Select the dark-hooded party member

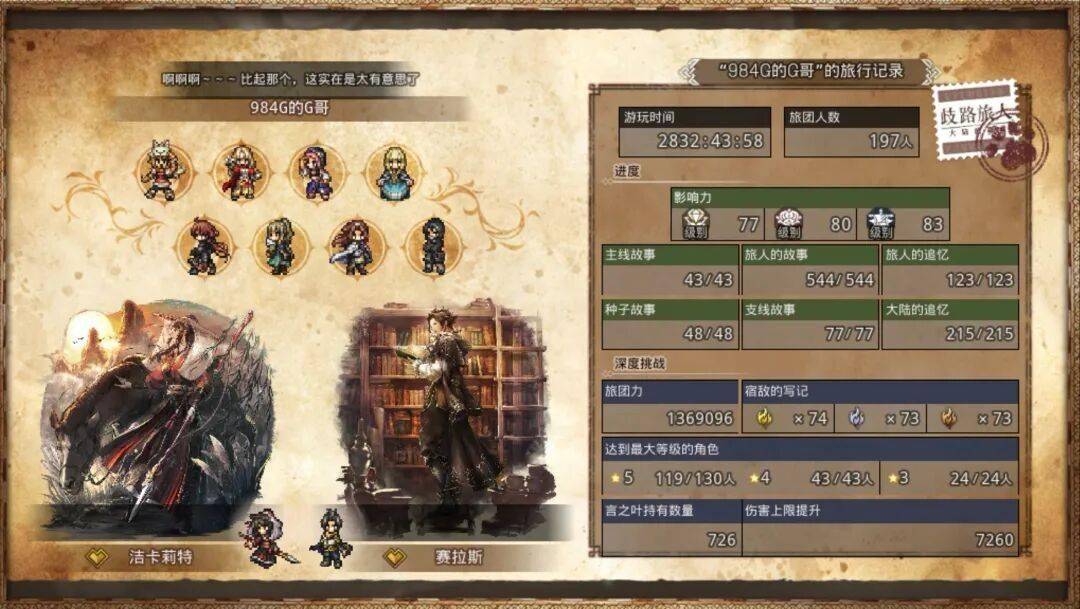pyautogui.click(x=433, y=246)
